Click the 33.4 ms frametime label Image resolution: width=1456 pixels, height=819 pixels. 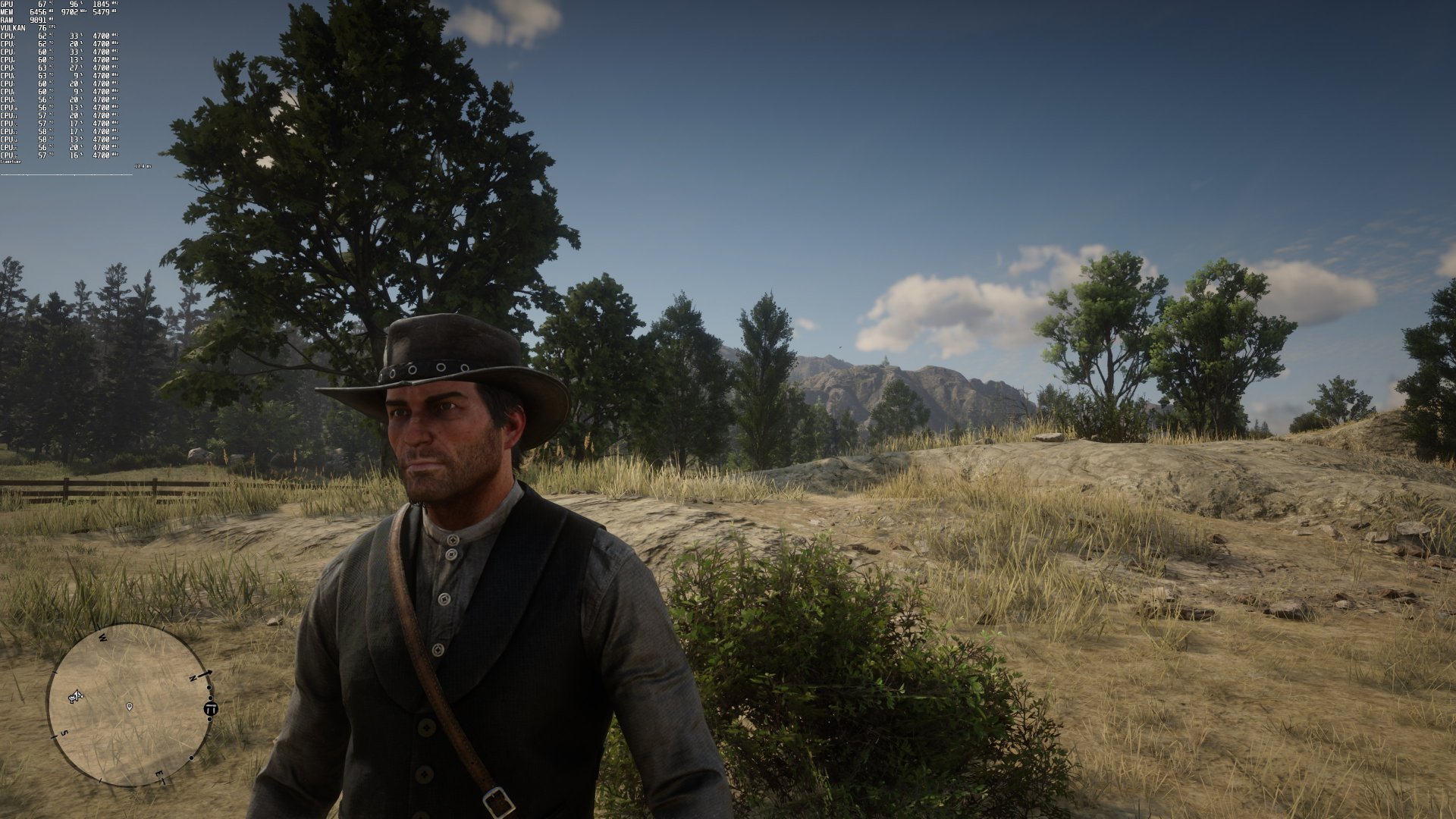click(143, 166)
